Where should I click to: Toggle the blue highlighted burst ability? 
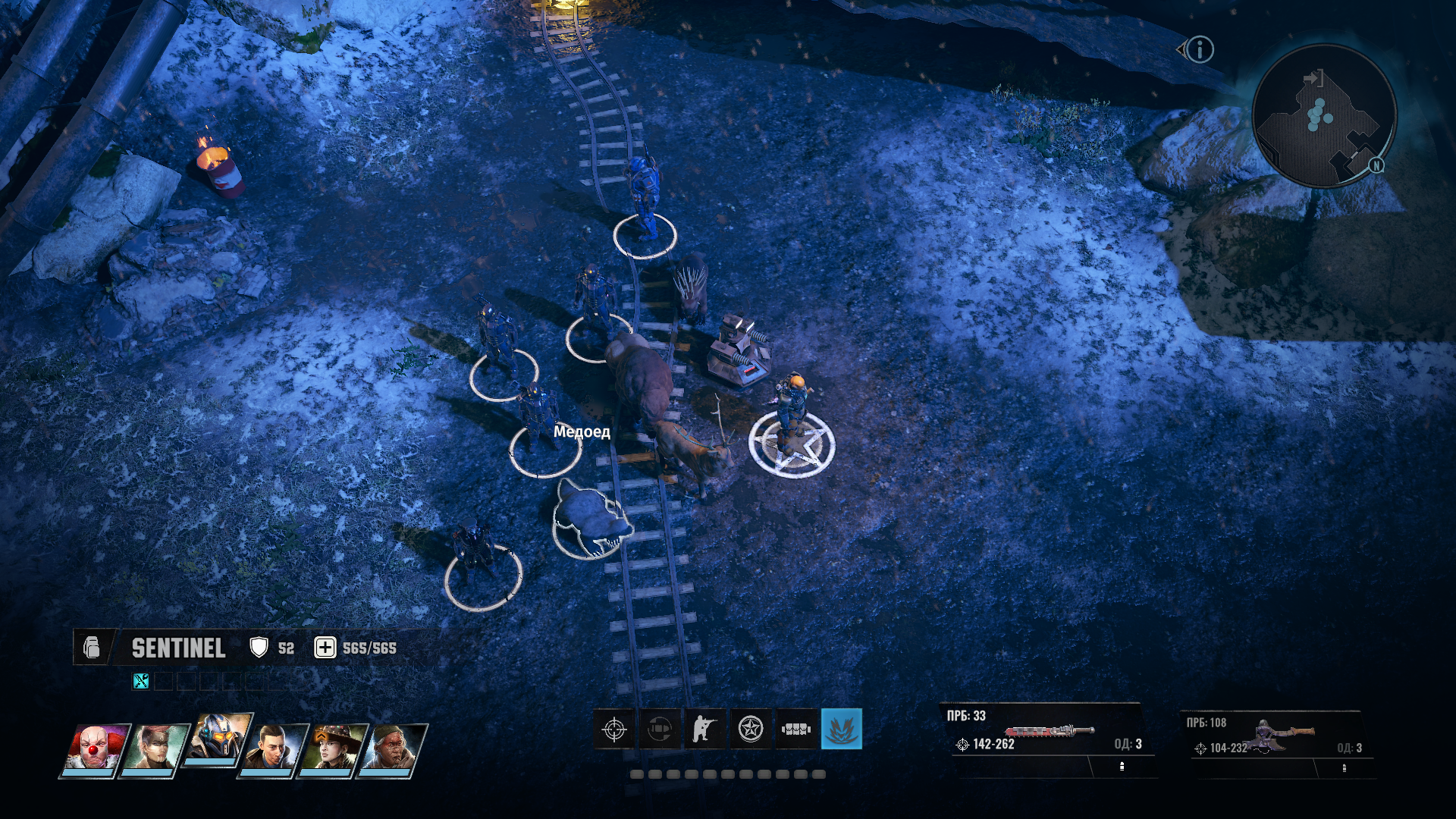click(842, 730)
